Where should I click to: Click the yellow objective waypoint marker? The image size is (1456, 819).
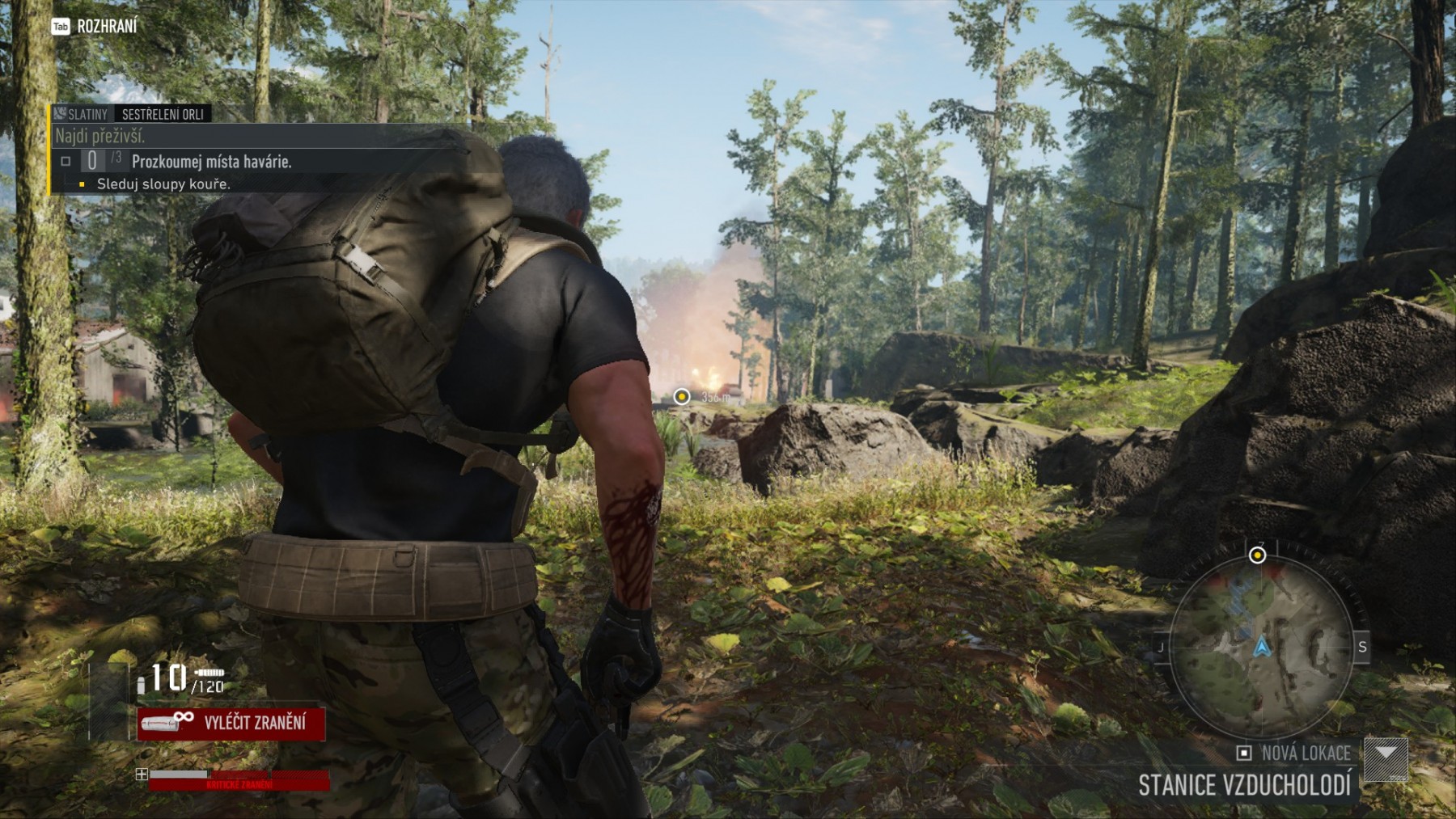(682, 396)
